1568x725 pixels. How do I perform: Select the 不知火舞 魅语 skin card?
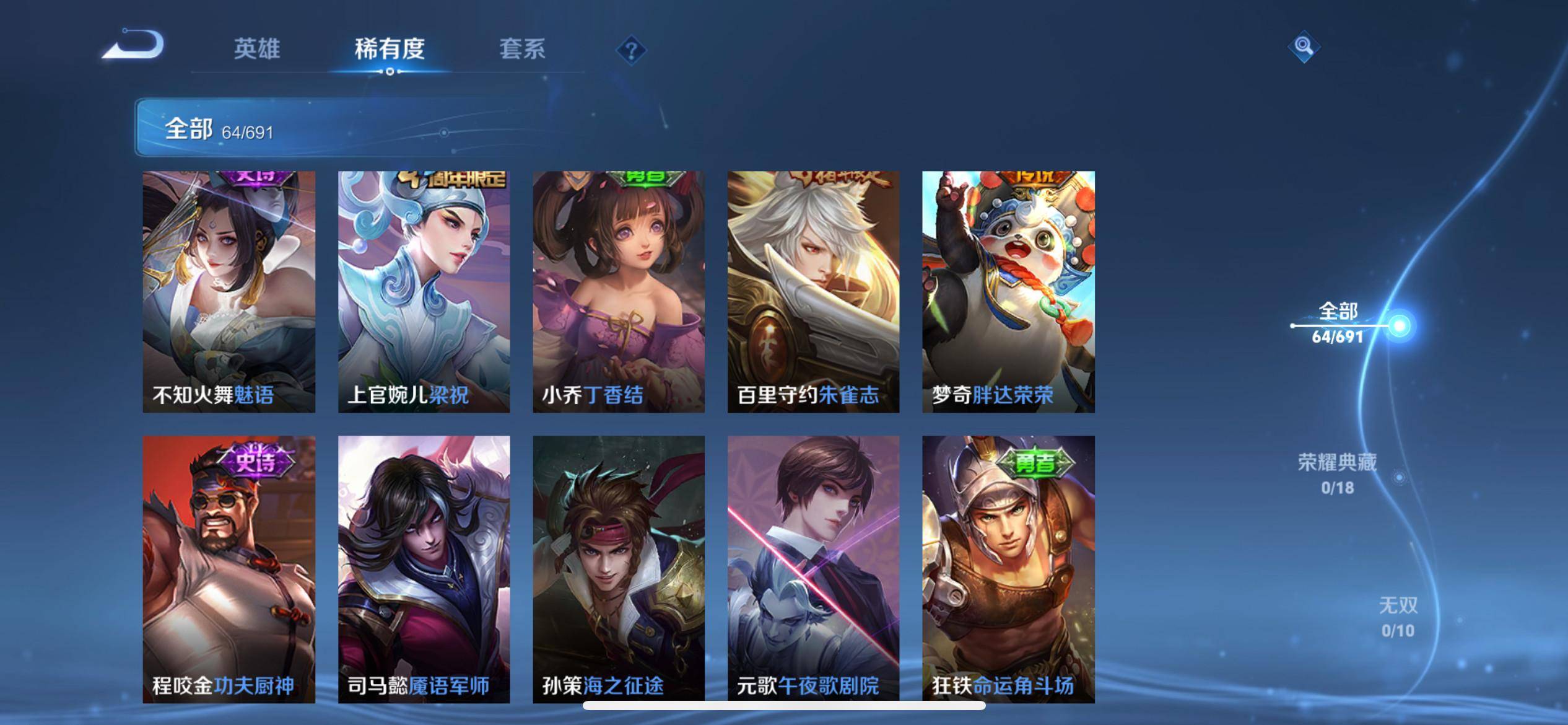(229, 291)
